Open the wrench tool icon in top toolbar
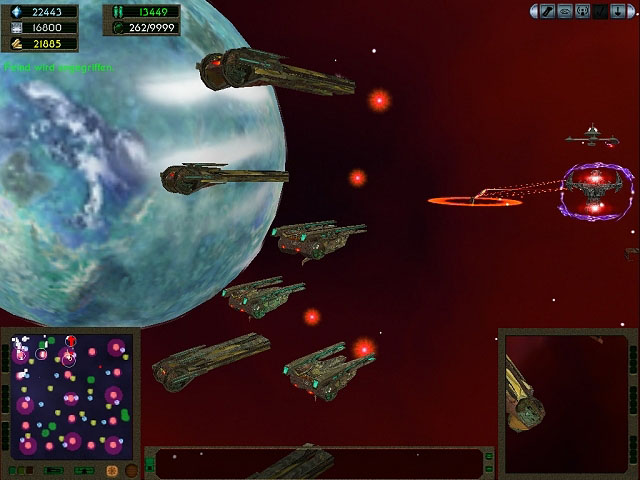640x480 pixels. [x=548, y=11]
